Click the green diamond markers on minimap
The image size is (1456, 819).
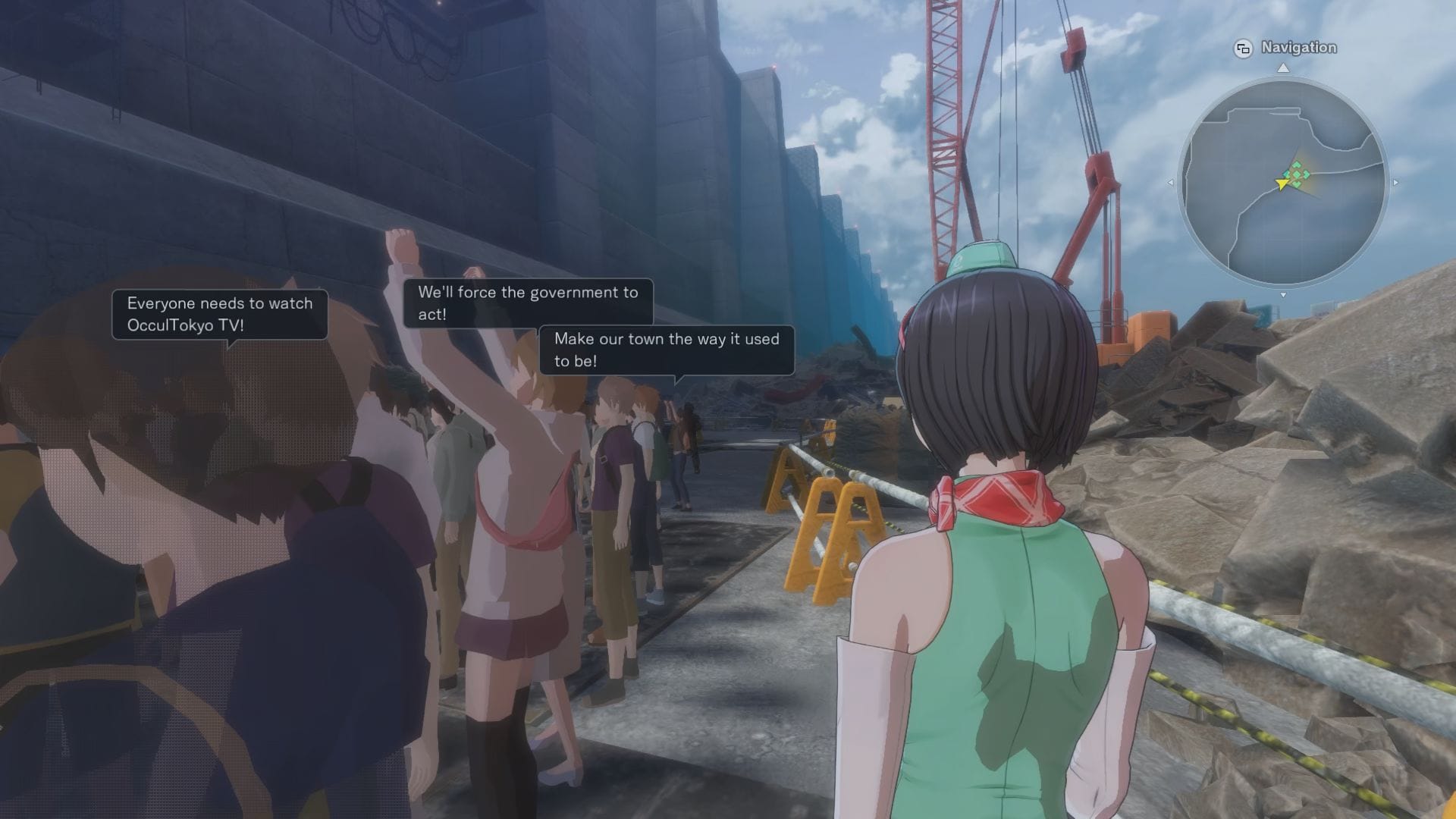[1298, 174]
